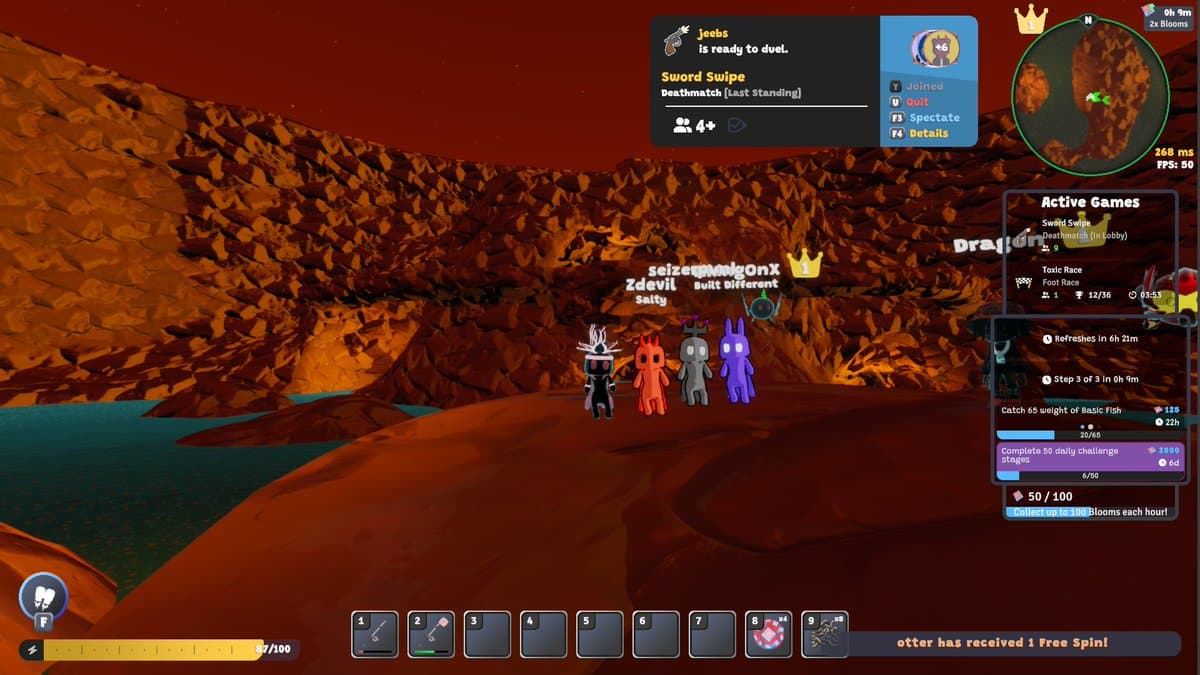
Task: Equip the hammer in hotbar slot 2
Action: click(431, 634)
